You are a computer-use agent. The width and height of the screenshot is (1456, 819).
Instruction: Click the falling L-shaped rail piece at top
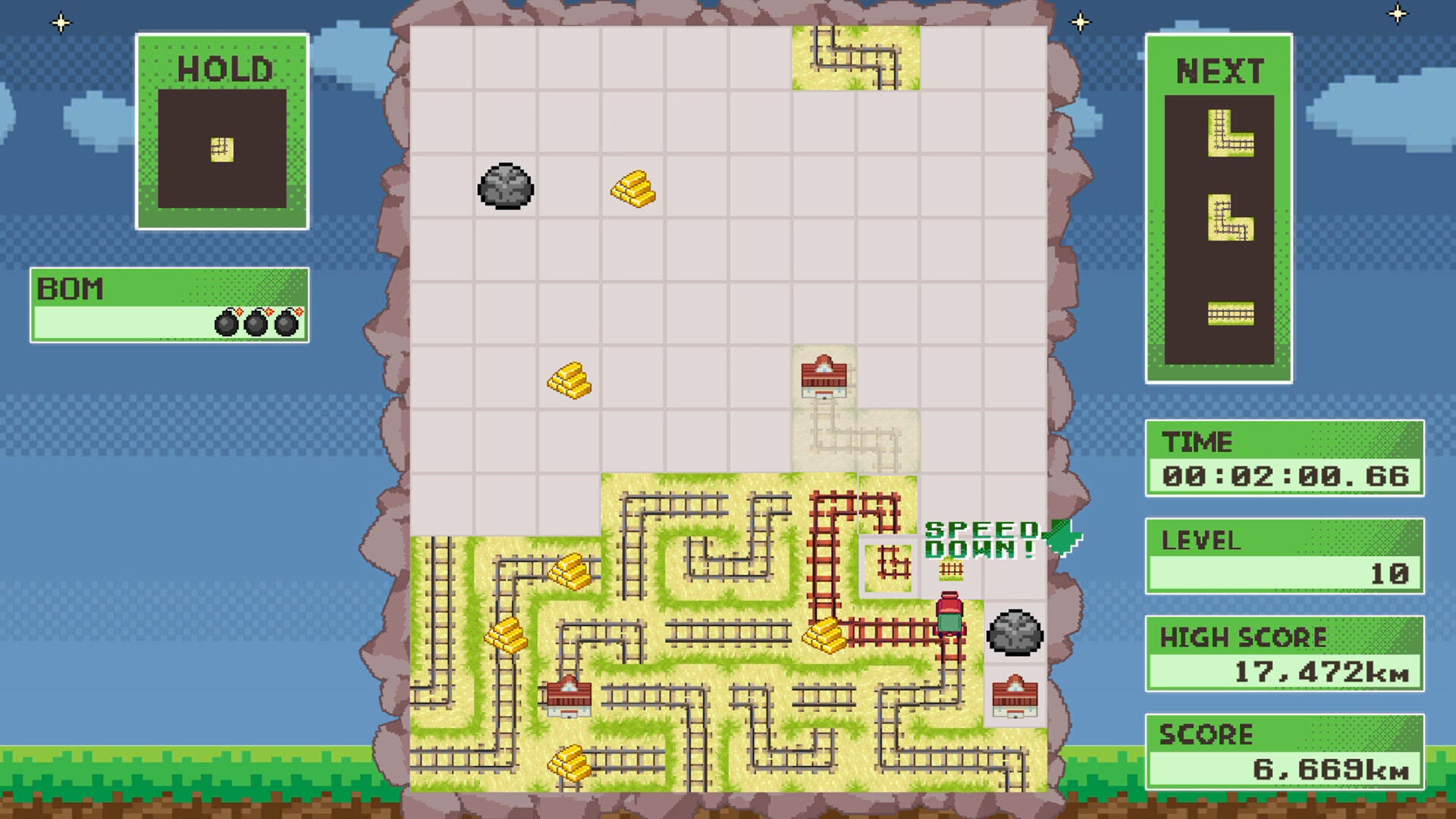855,57
